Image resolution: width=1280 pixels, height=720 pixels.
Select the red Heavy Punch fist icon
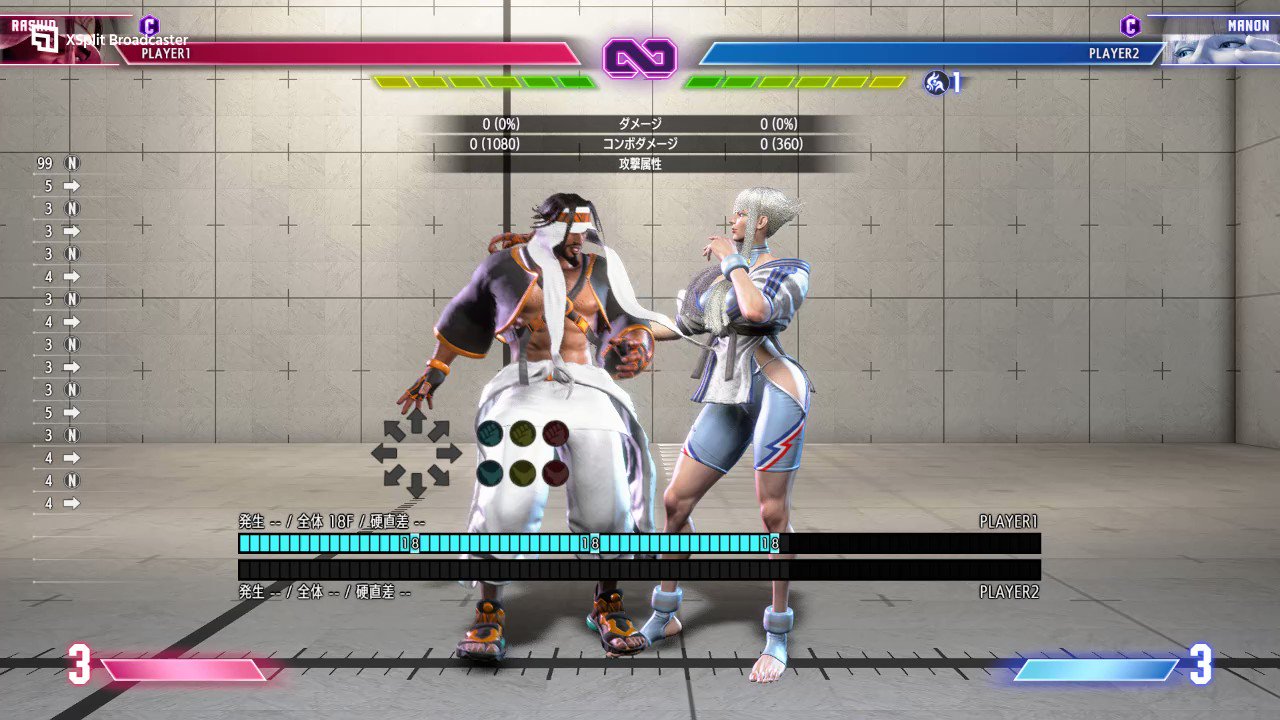point(558,431)
